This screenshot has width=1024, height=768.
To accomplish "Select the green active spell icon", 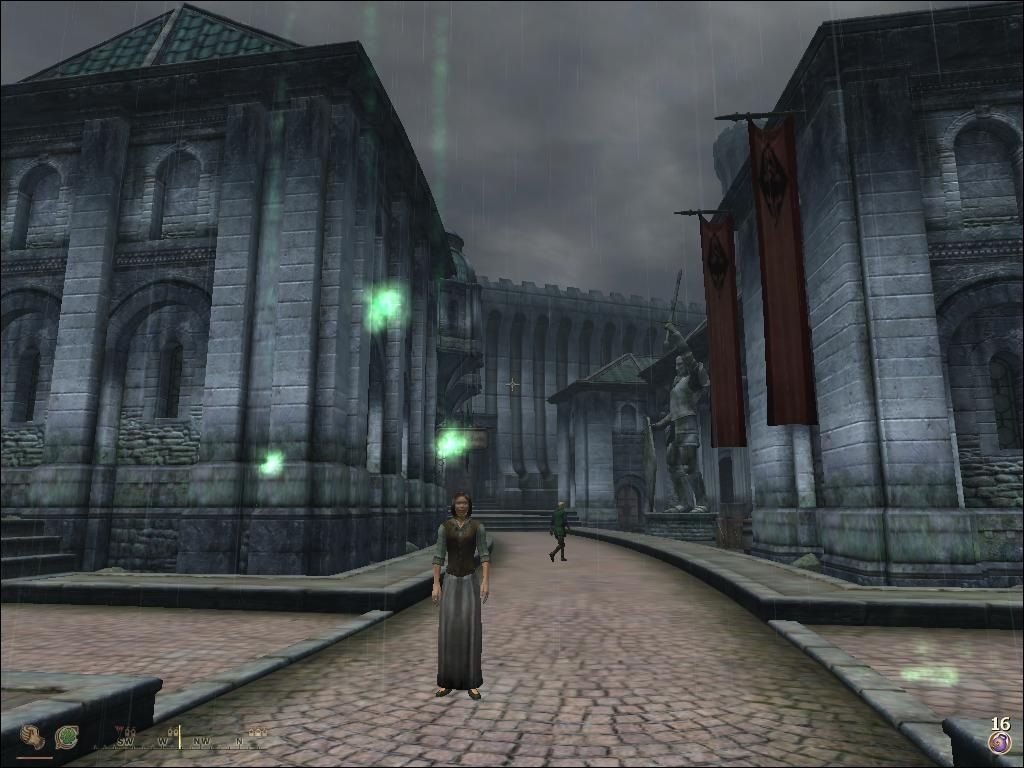I will point(67,738).
